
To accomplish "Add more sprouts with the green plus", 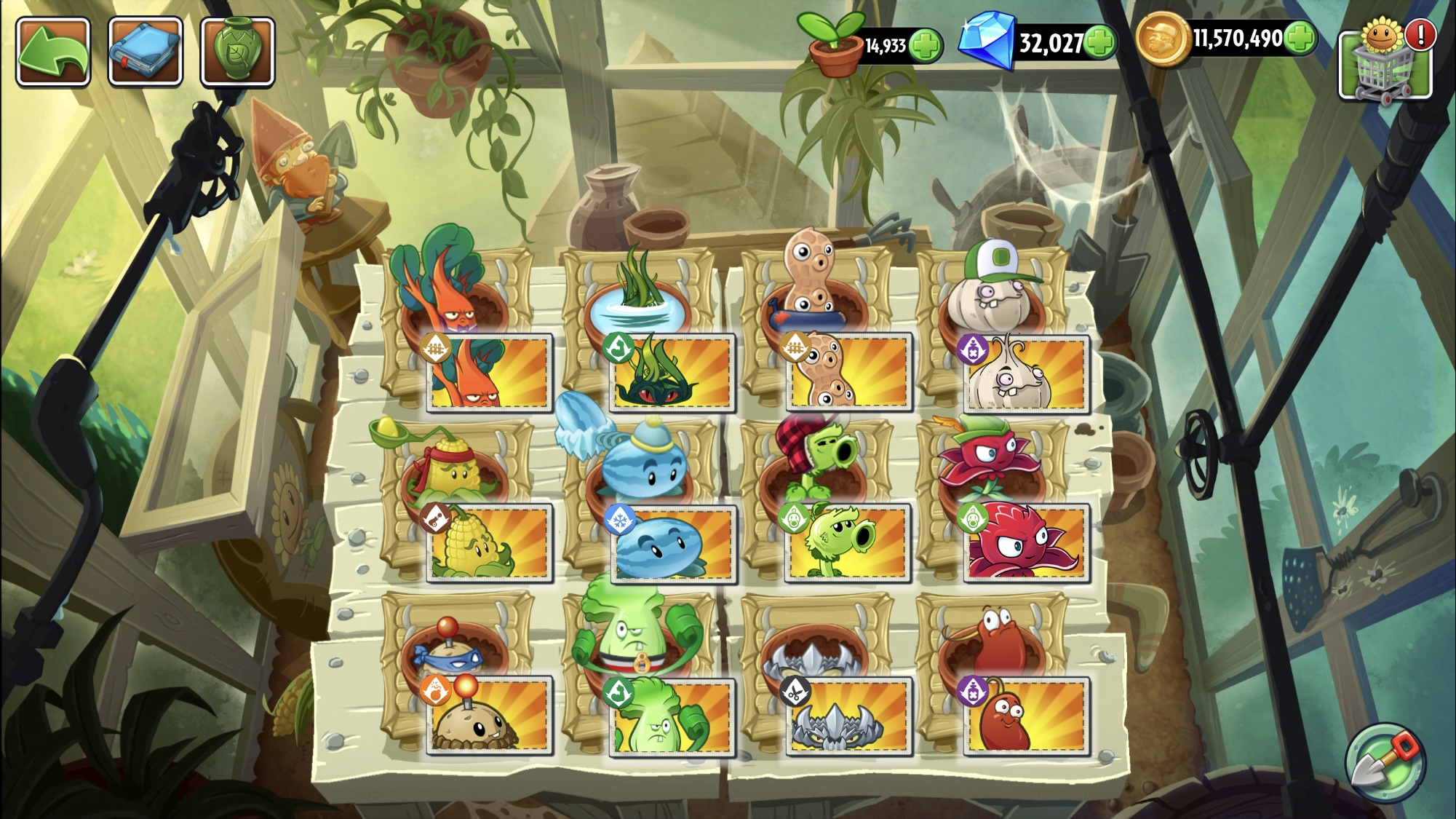I will 926,46.
